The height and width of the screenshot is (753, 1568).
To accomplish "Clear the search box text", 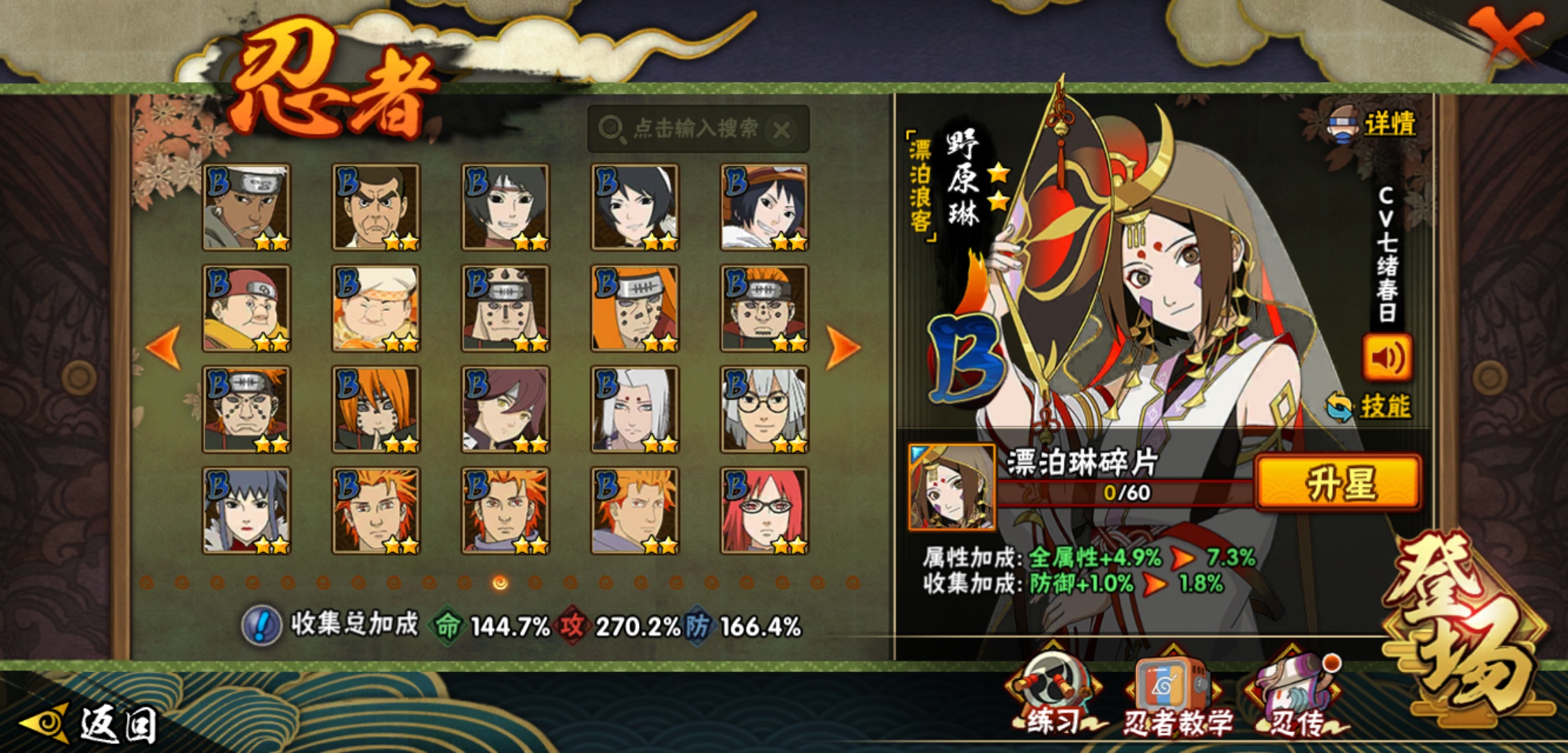I will coord(782,130).
